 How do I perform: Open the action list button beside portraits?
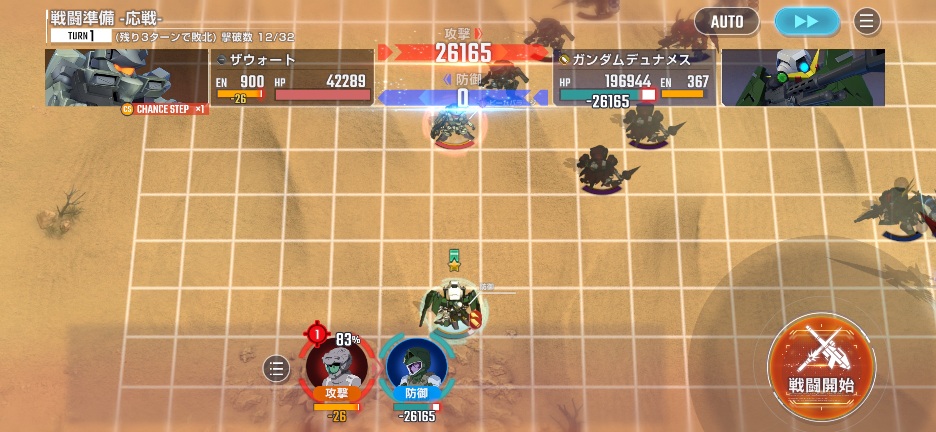[x=277, y=369]
